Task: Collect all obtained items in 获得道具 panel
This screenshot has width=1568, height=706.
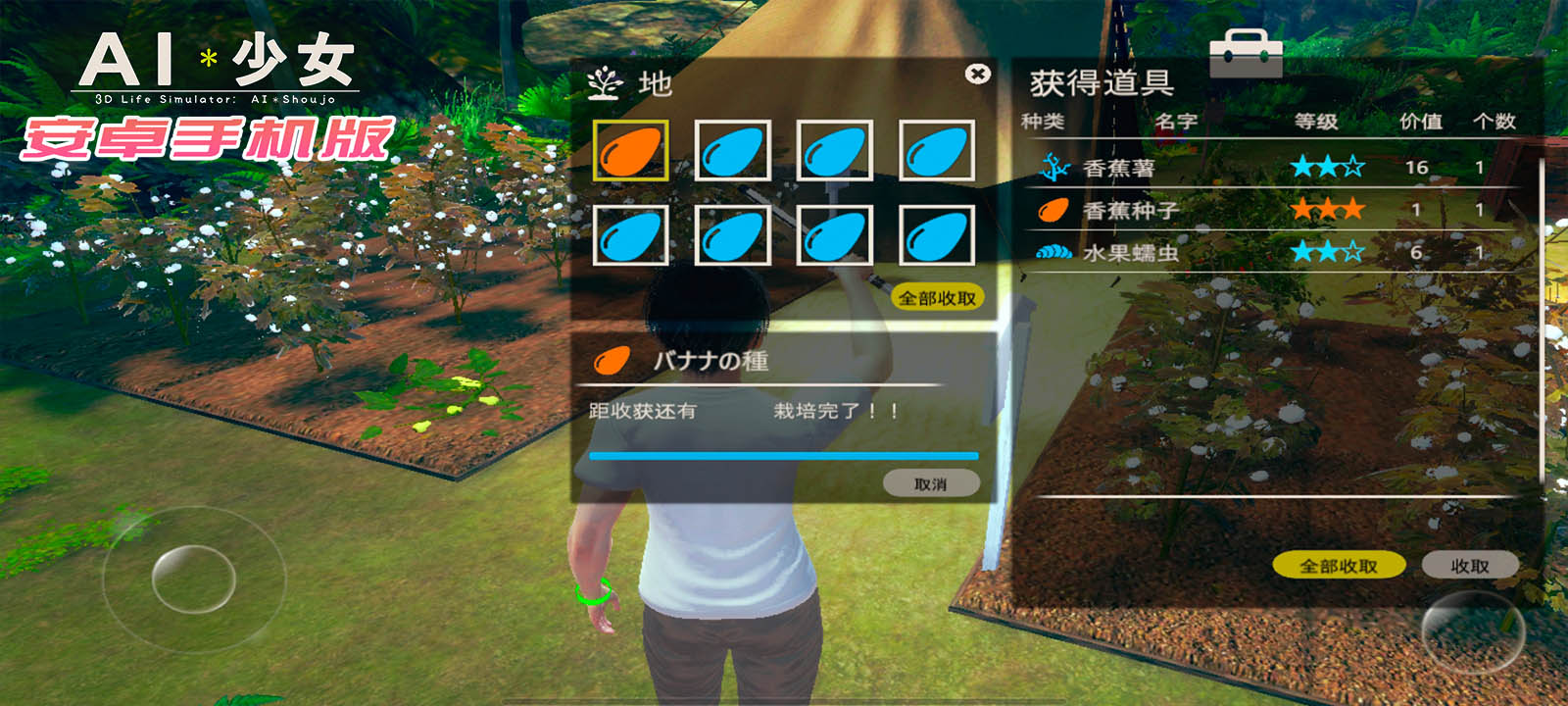Action: click(x=1338, y=566)
